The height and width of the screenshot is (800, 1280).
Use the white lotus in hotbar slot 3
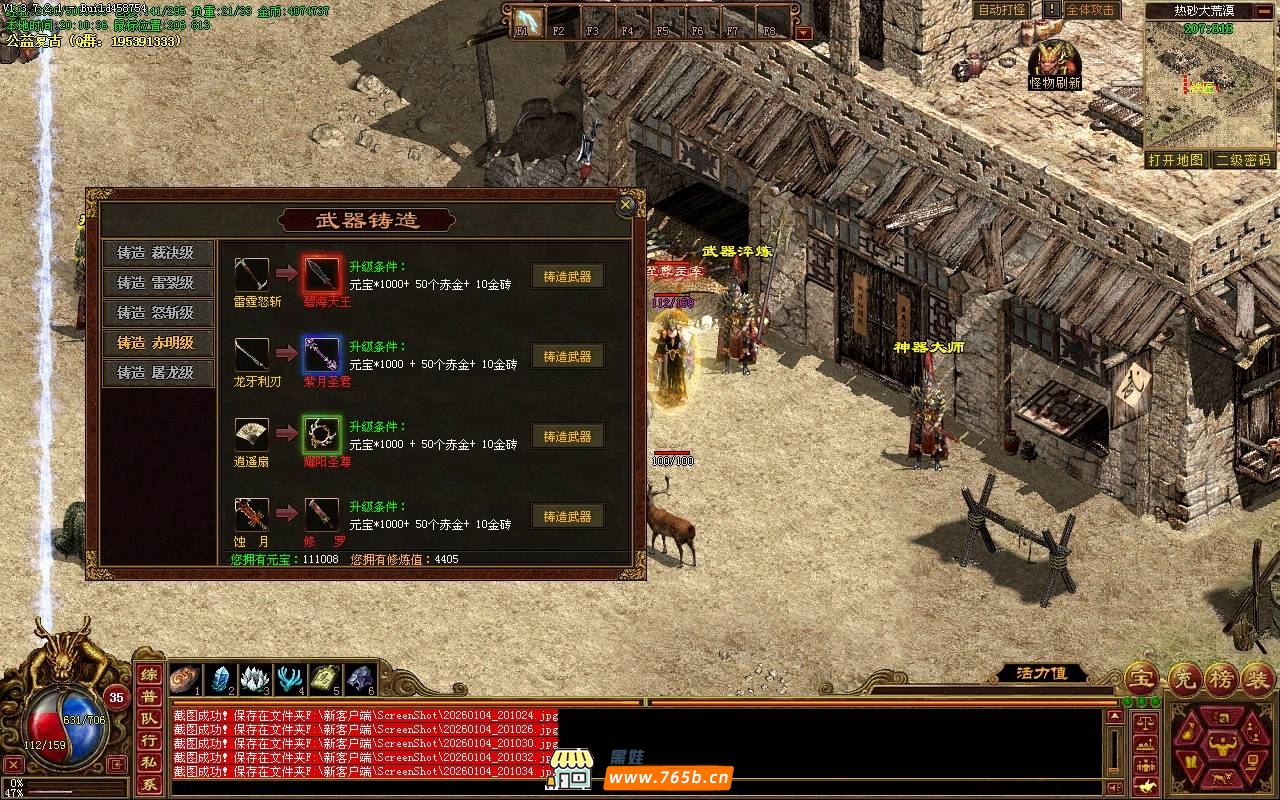[255, 679]
